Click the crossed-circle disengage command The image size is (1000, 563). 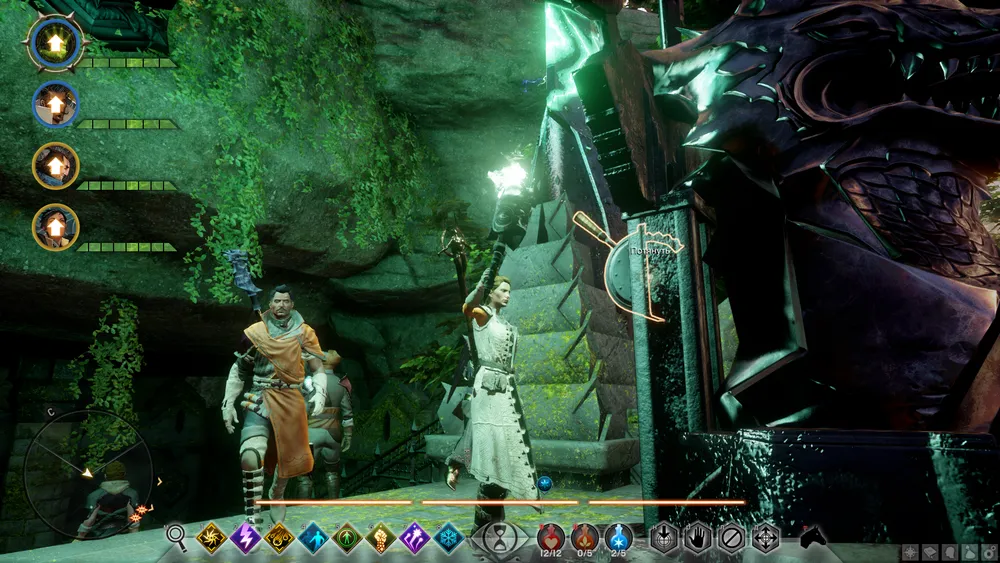pos(731,537)
